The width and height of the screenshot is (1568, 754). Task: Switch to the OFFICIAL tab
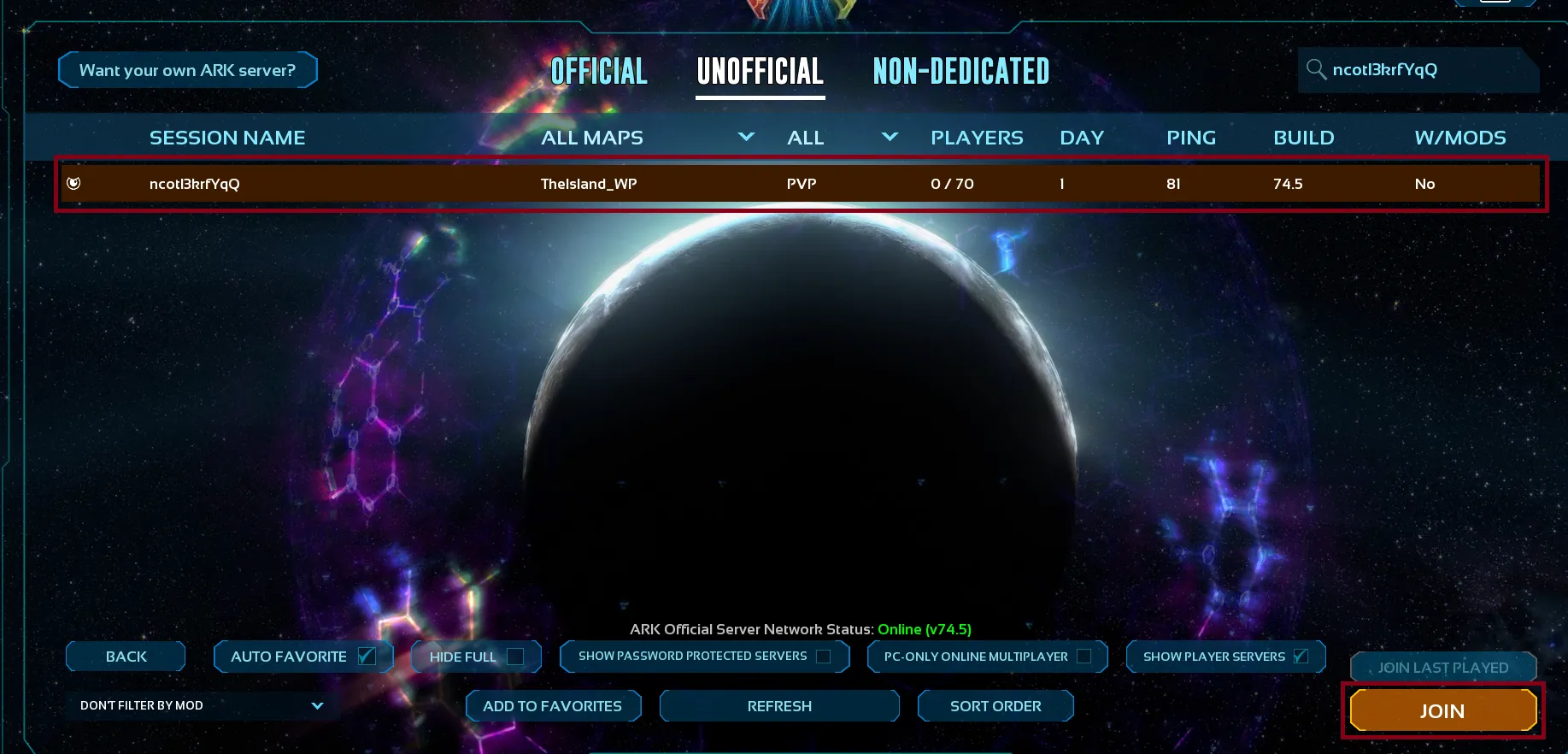tap(598, 72)
